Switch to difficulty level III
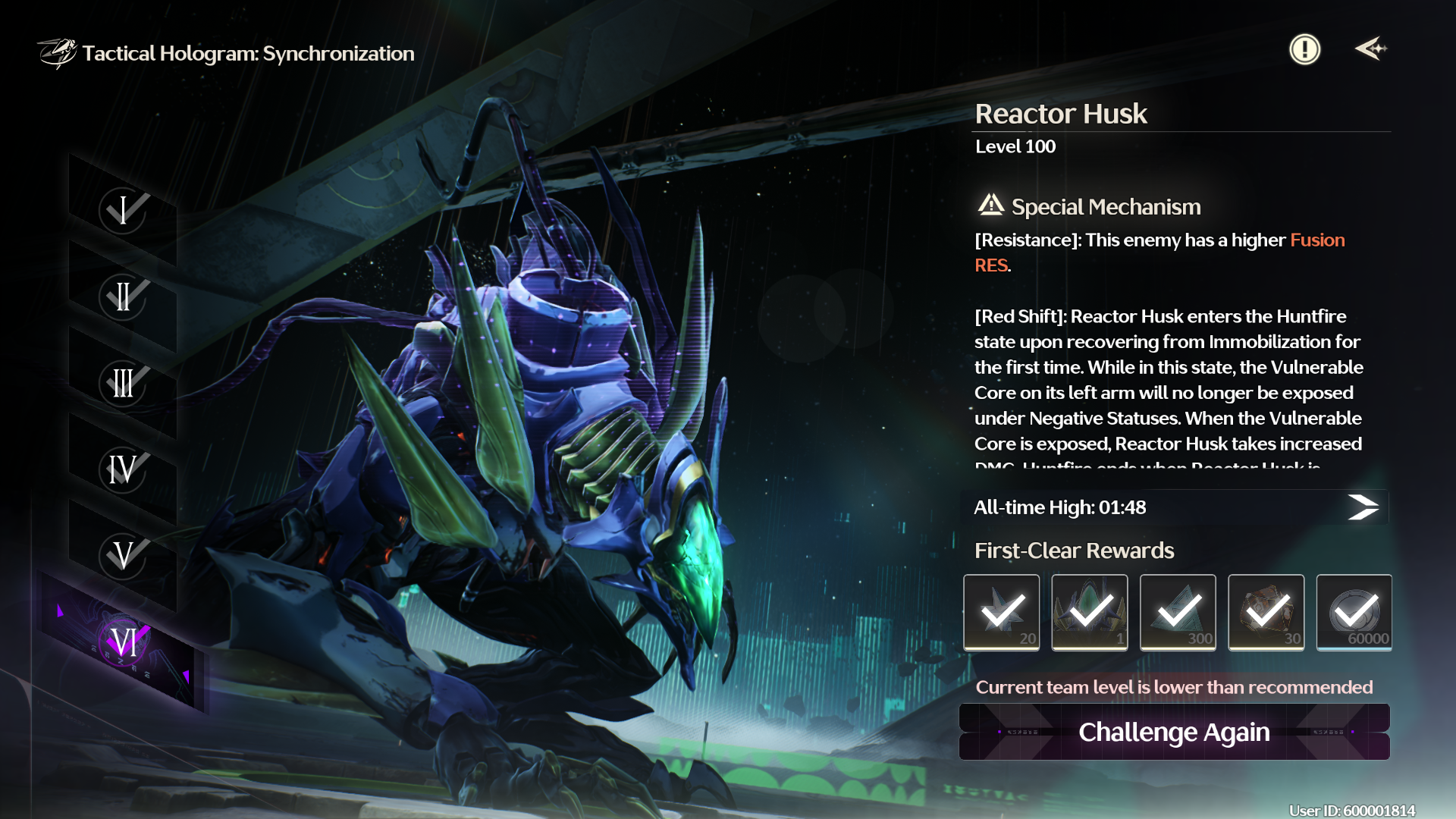The height and width of the screenshot is (819, 1456). pyautogui.click(x=123, y=383)
